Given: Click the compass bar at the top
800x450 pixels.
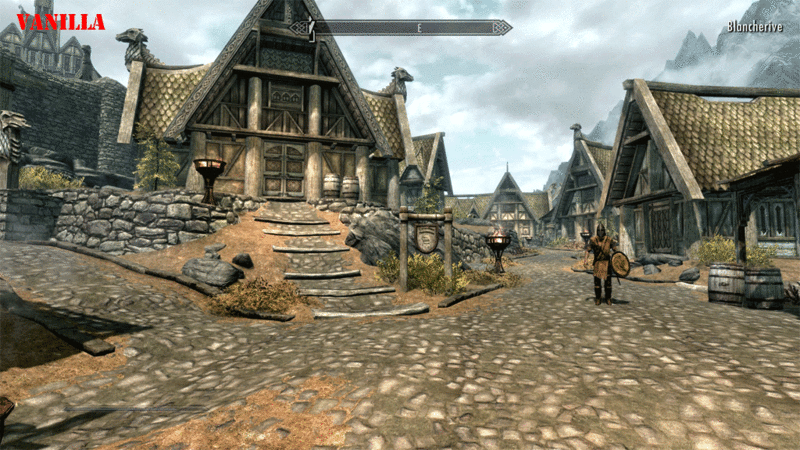Looking at the screenshot, I should [410, 28].
